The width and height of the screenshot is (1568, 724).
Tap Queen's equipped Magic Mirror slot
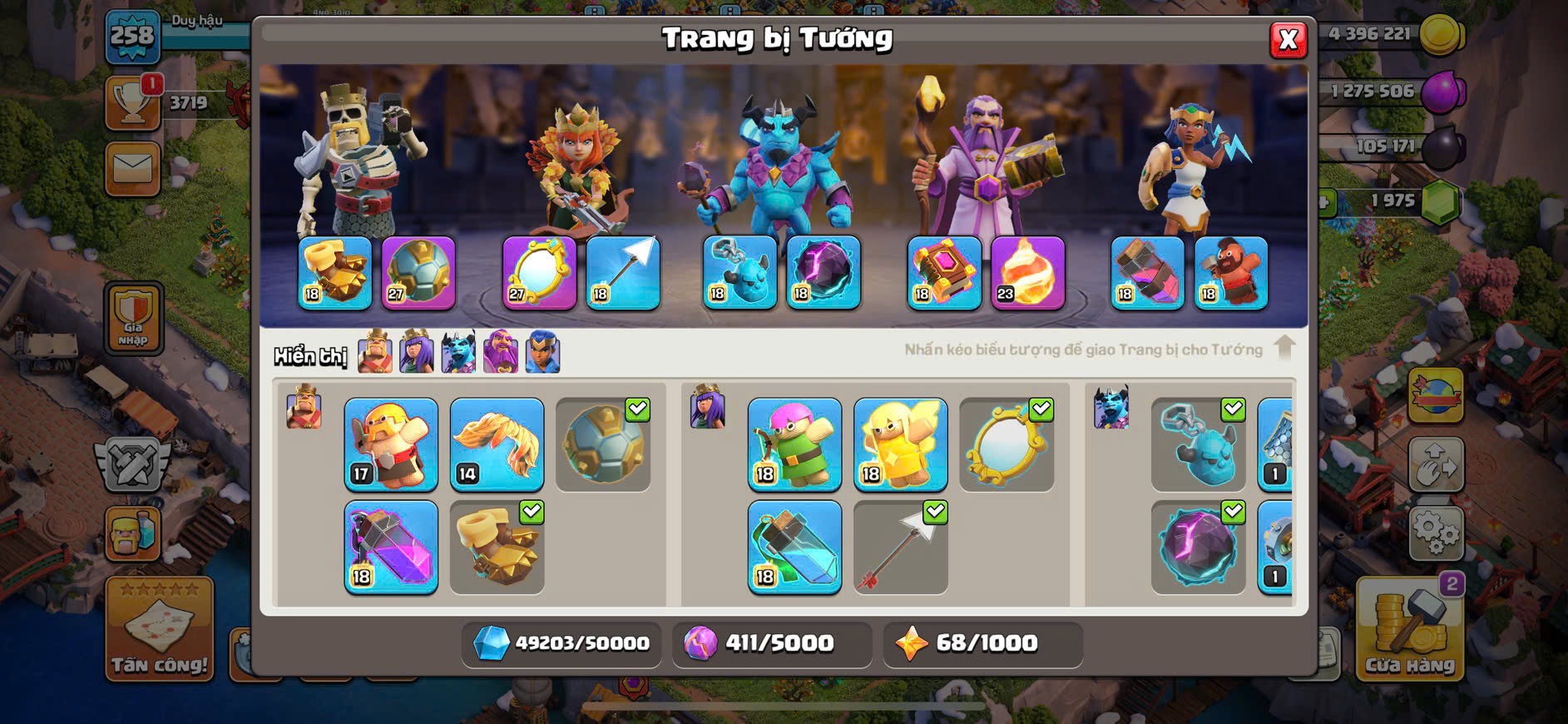[539, 273]
